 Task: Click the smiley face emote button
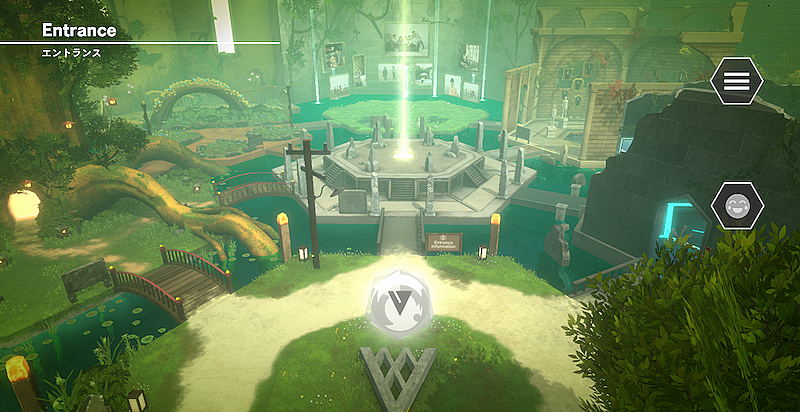tap(737, 207)
